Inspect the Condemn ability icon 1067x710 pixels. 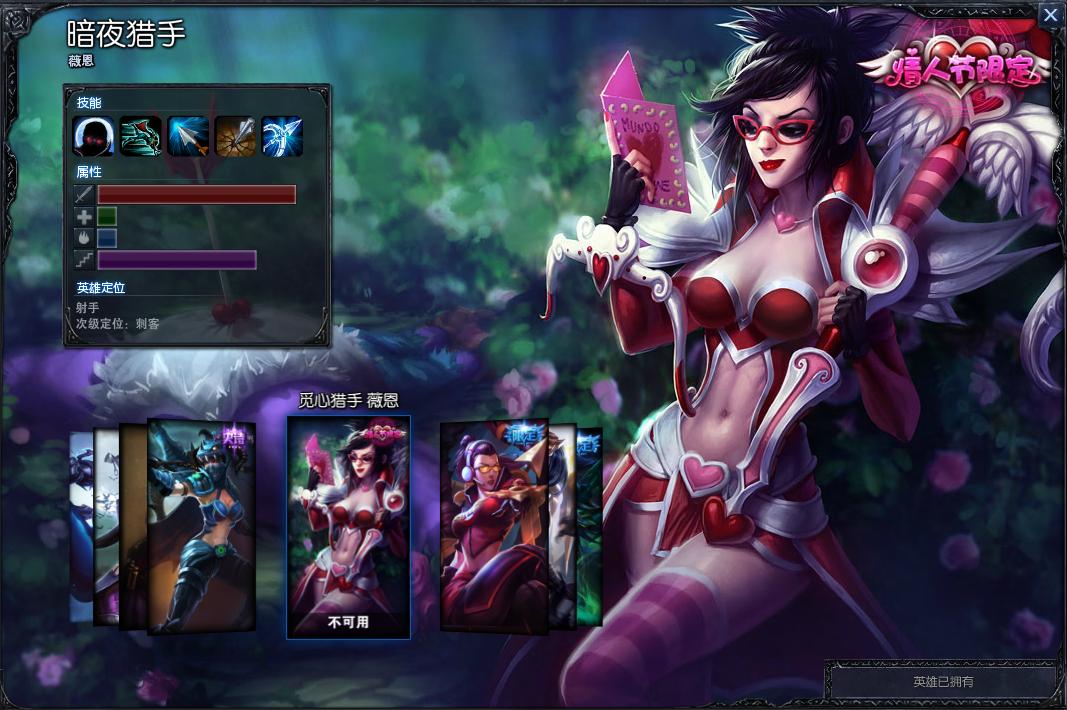234,136
